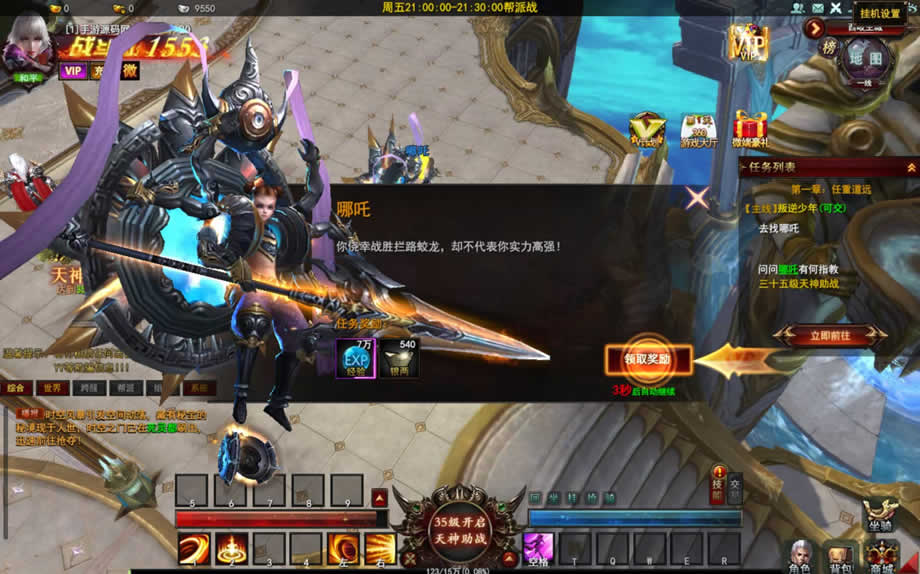Image resolution: width=920 pixels, height=574 pixels.
Task: Open the 挂机设置 auto-battle settings
Action: 880,13
